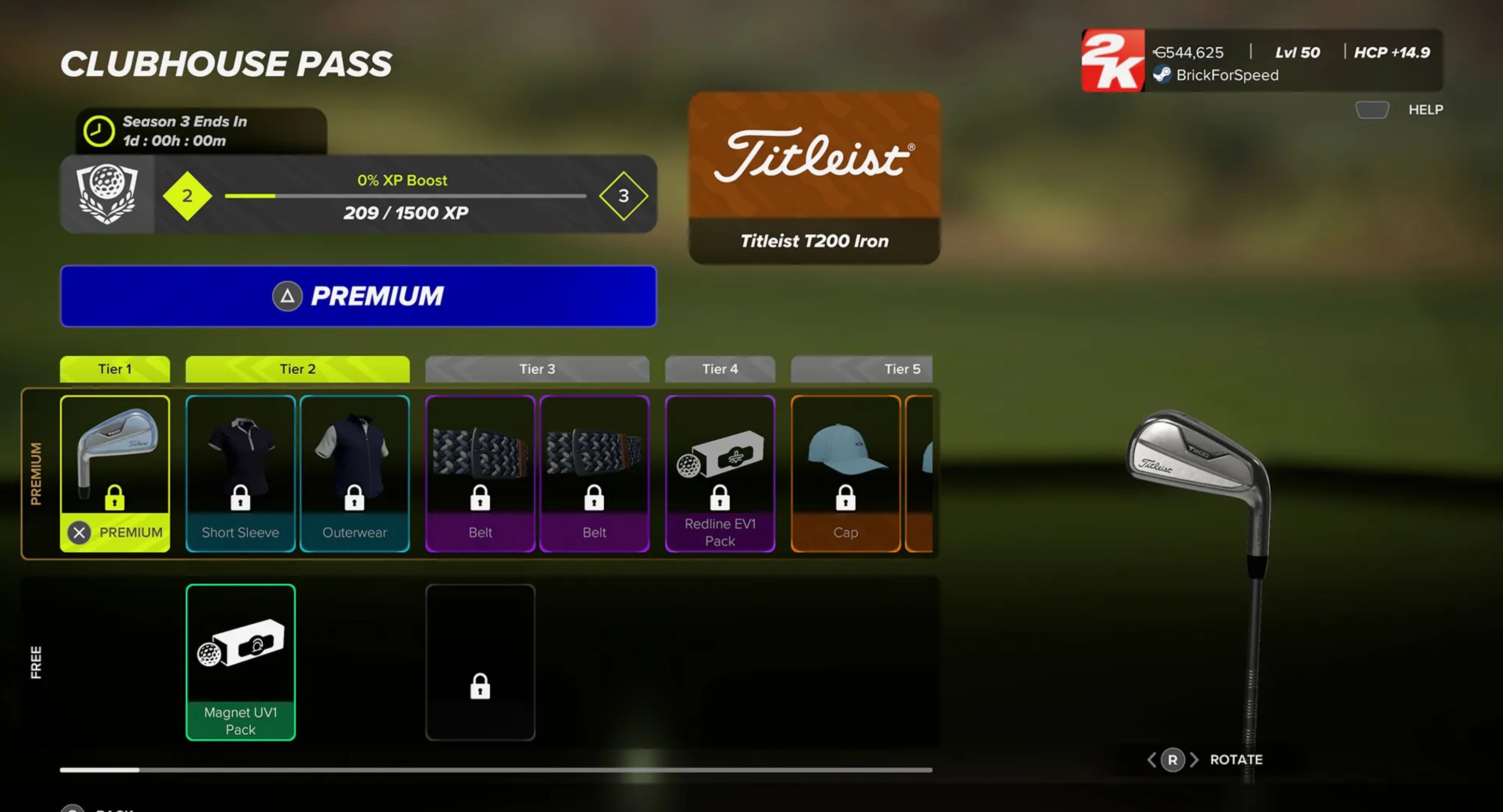
Task: Rotate the club preview right arrow
Action: coord(1194,759)
